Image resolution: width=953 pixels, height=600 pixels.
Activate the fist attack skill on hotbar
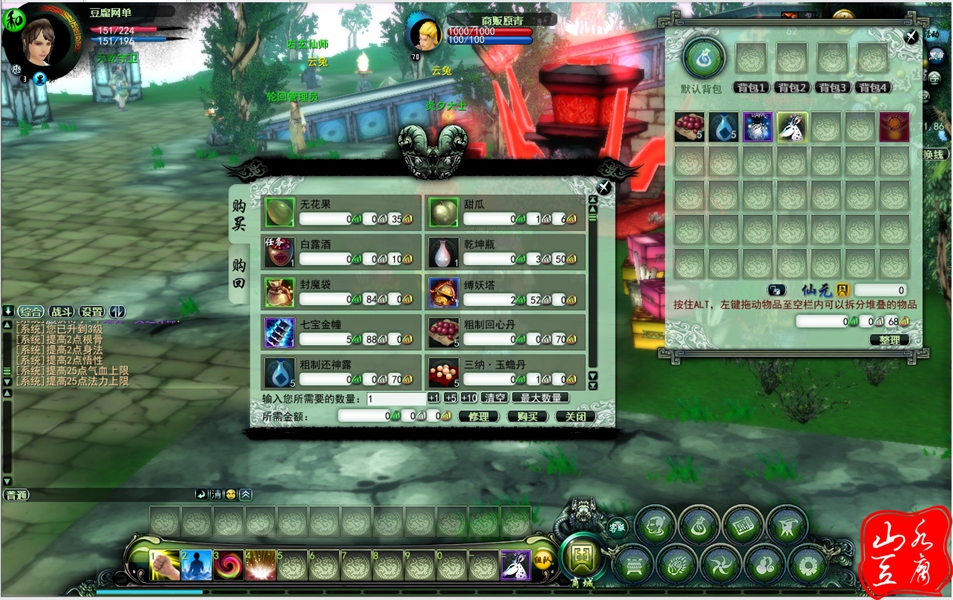tap(165, 565)
